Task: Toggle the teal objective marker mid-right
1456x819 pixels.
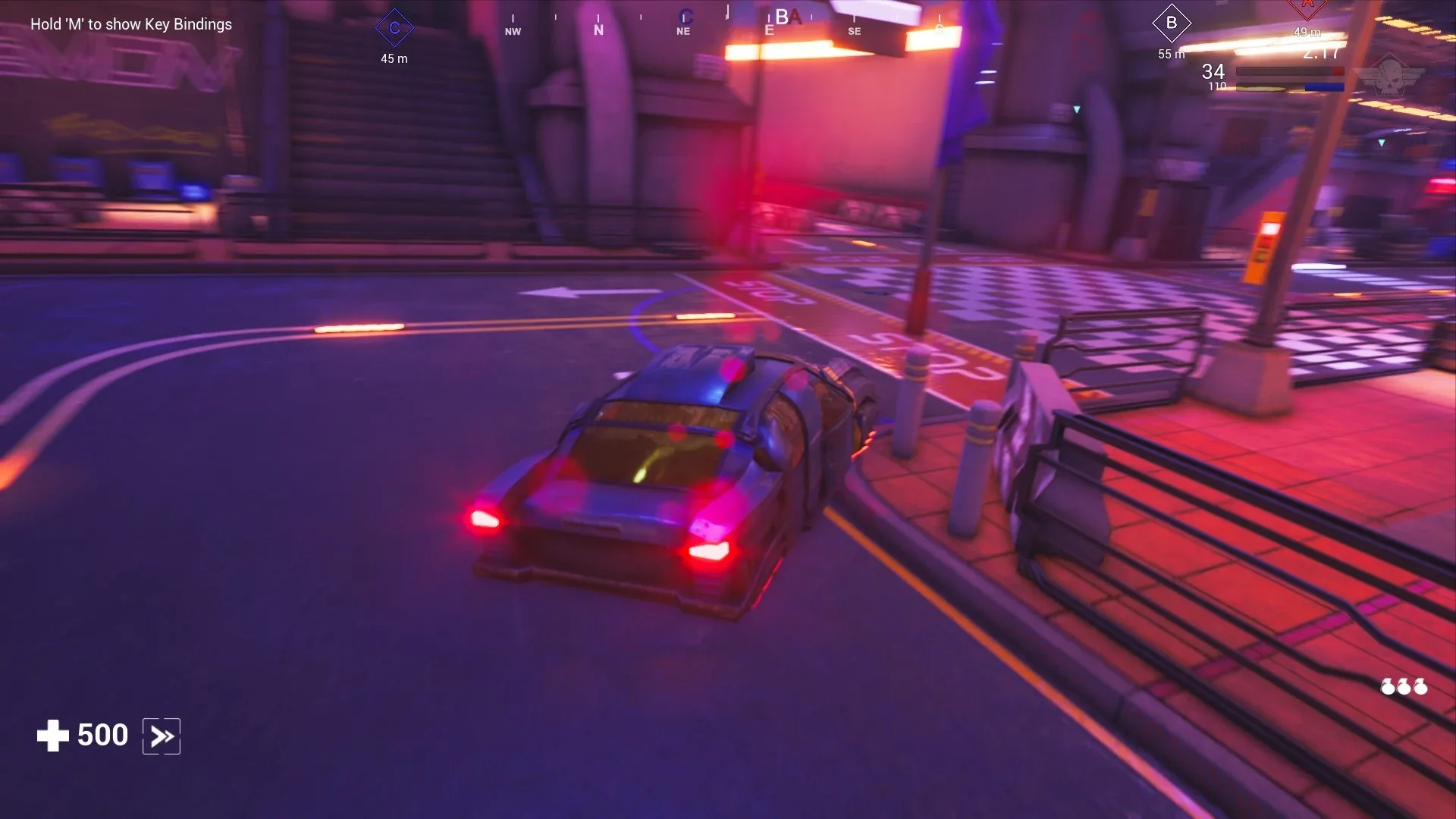Action: tap(1077, 108)
